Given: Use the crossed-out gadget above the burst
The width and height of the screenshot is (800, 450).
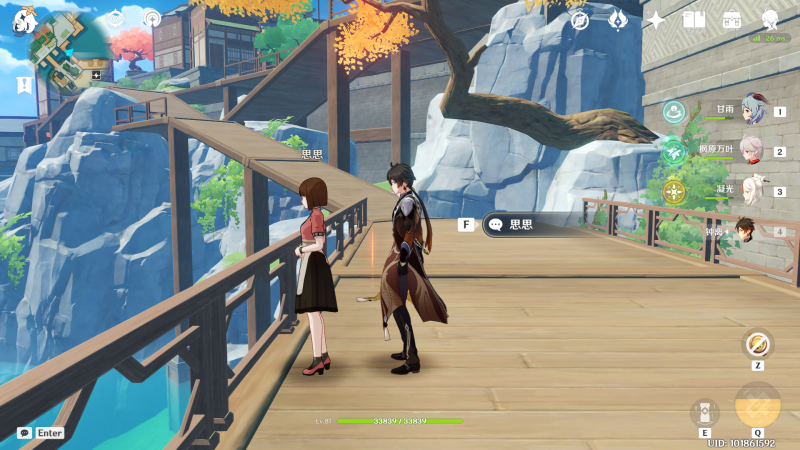Looking at the screenshot, I should [758, 344].
